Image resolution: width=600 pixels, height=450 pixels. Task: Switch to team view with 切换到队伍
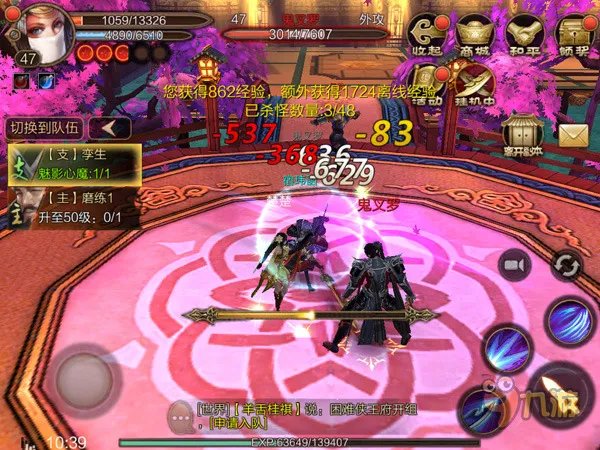44,127
